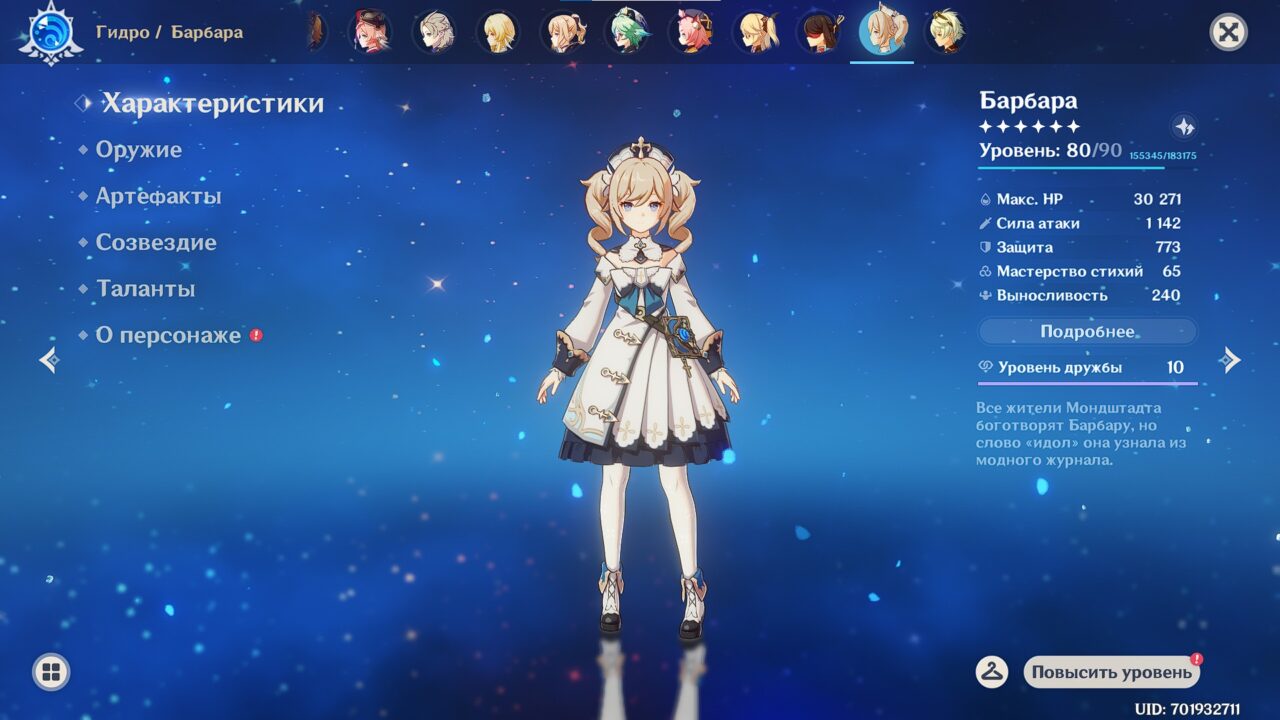Choose the pink-haired character with horns portrait
The width and height of the screenshot is (1280, 720).
tap(691, 32)
